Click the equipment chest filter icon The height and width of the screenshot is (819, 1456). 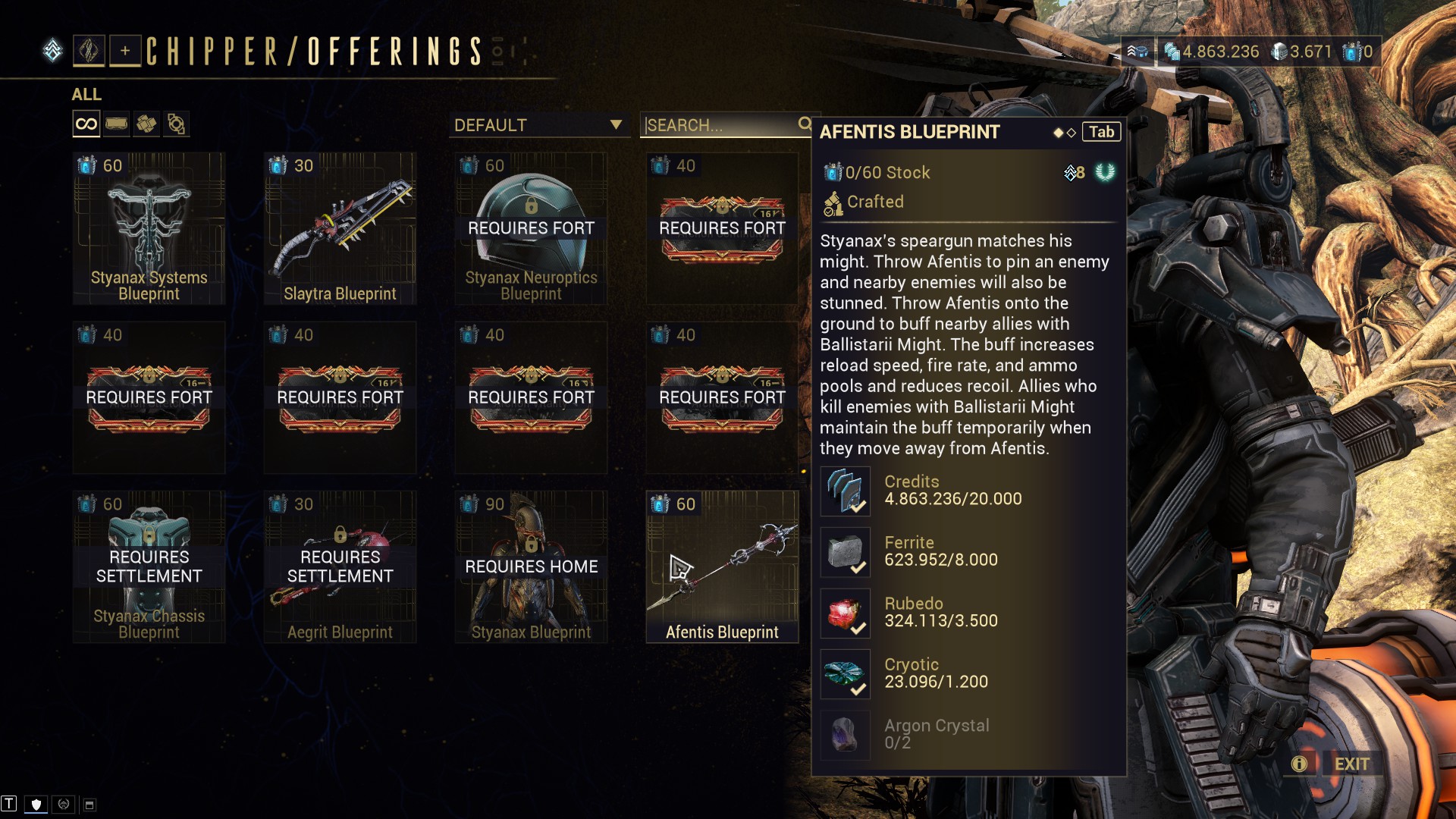coord(116,123)
